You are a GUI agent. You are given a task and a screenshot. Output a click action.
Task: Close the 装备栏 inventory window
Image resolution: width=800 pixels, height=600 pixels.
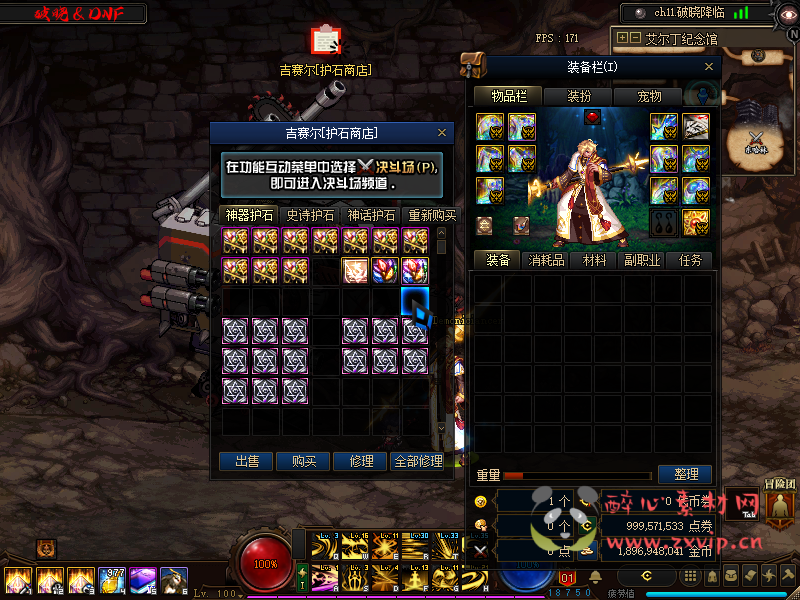tap(710, 67)
